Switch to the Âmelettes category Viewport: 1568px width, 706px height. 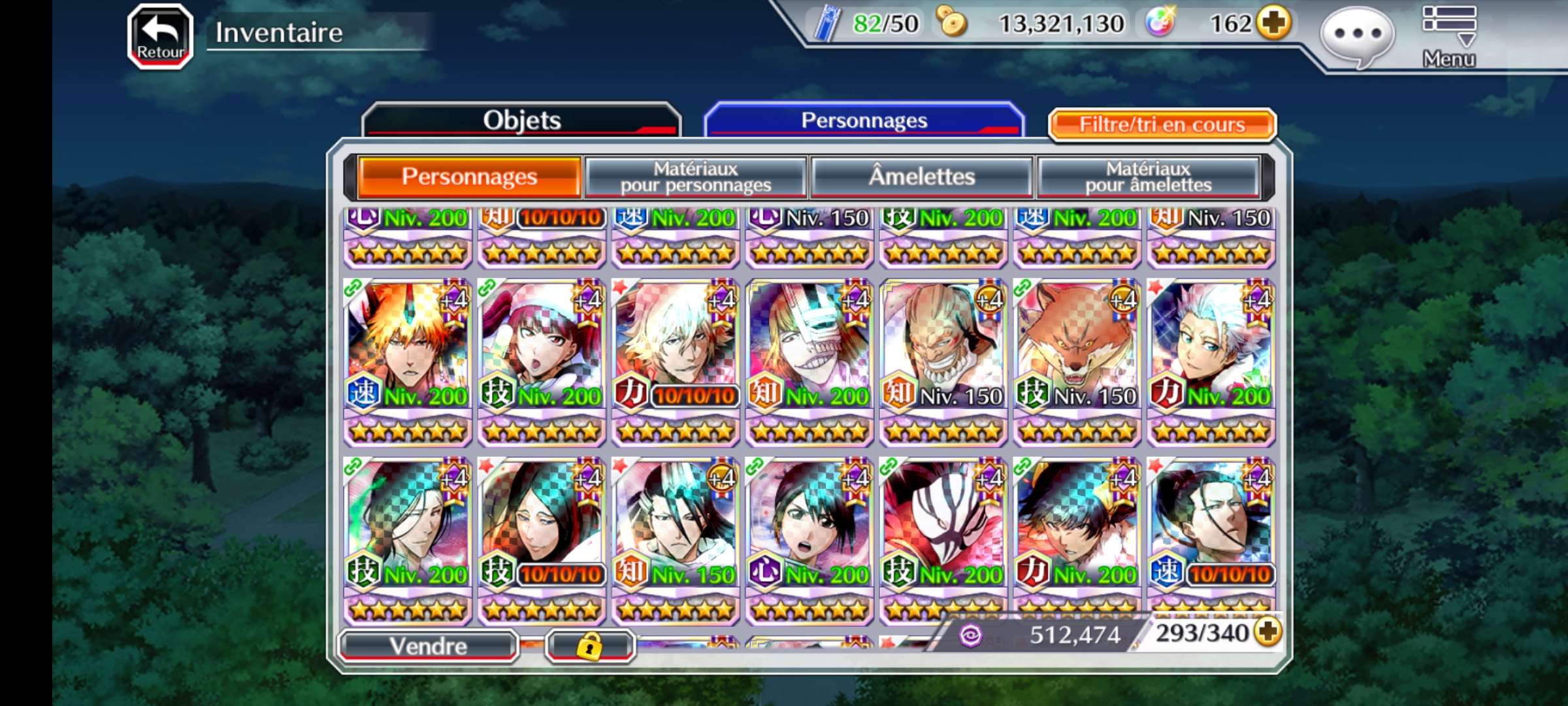tap(921, 176)
